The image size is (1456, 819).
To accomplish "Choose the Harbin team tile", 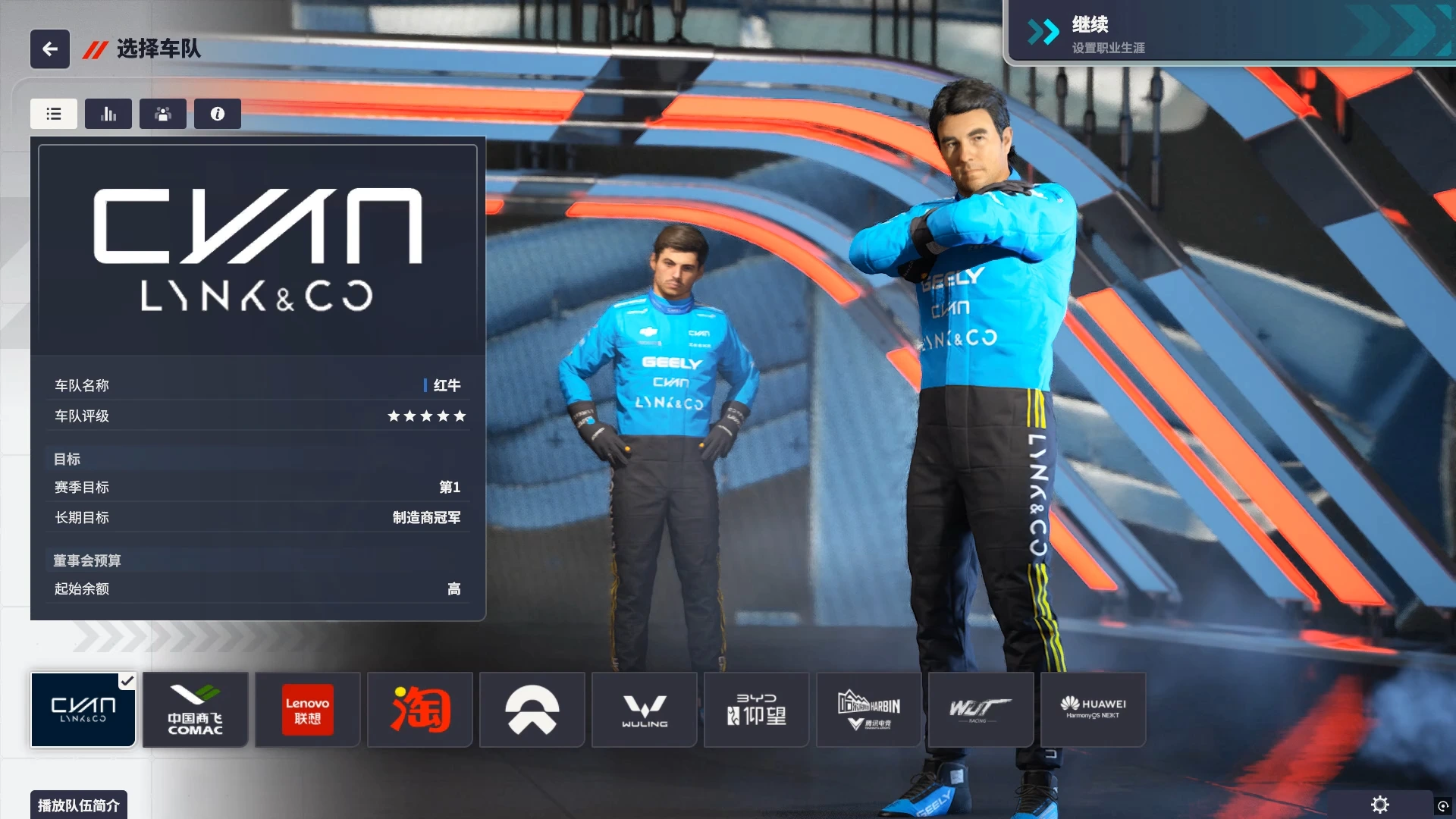I will (869, 710).
